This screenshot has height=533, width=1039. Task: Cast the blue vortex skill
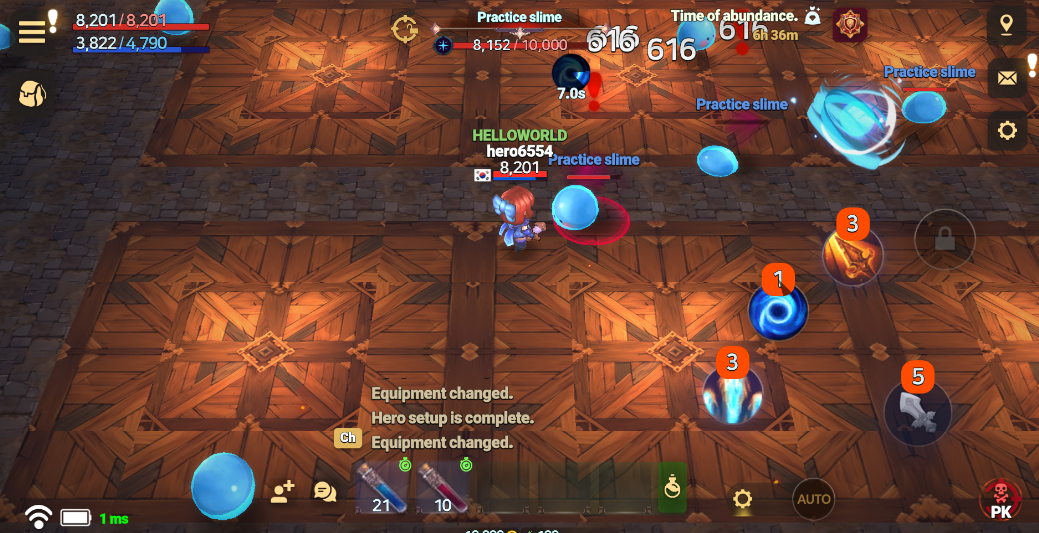tap(778, 310)
